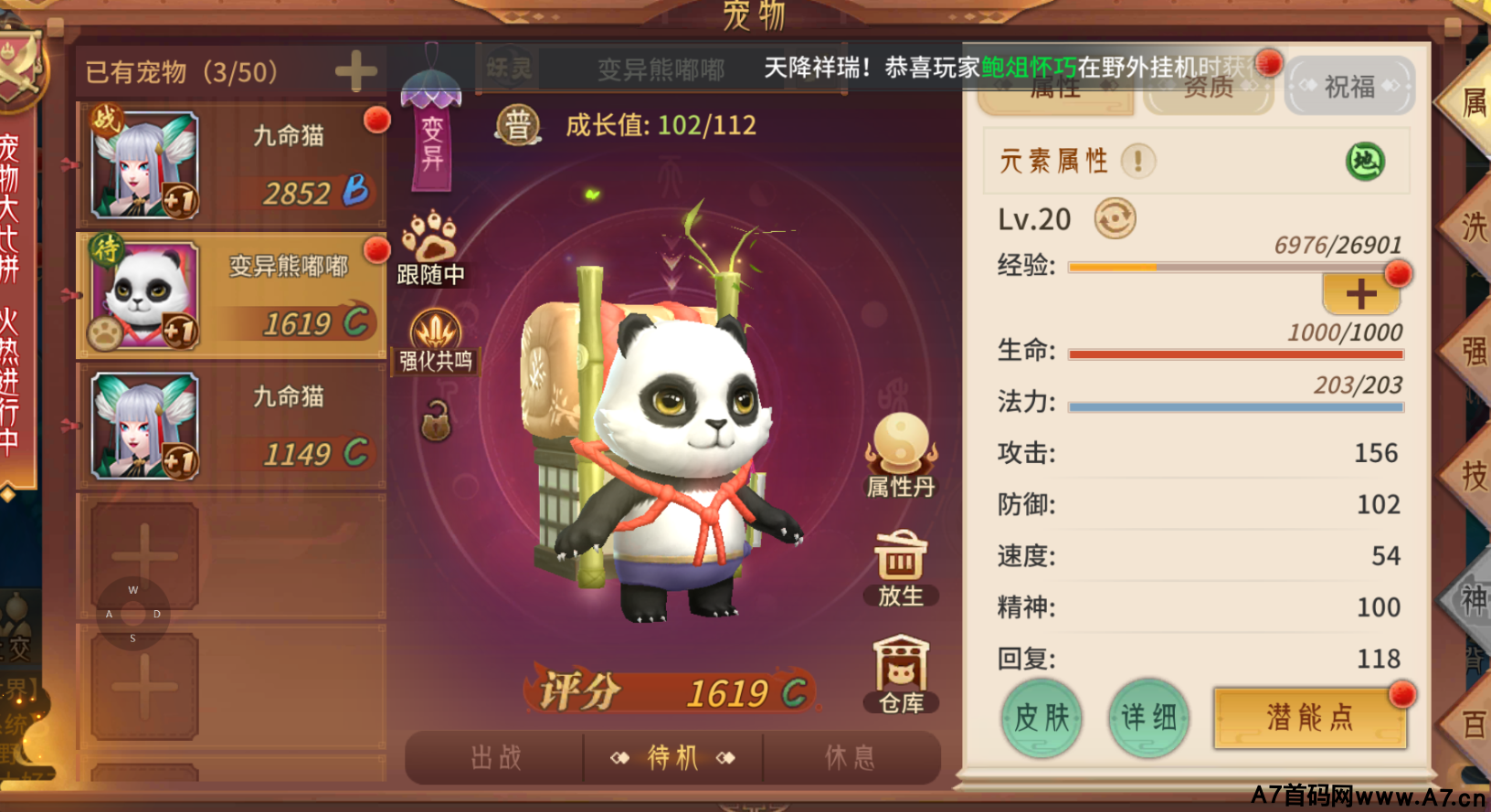Release the pet with 放生 button
The height and width of the screenshot is (812, 1491).
coord(901,568)
